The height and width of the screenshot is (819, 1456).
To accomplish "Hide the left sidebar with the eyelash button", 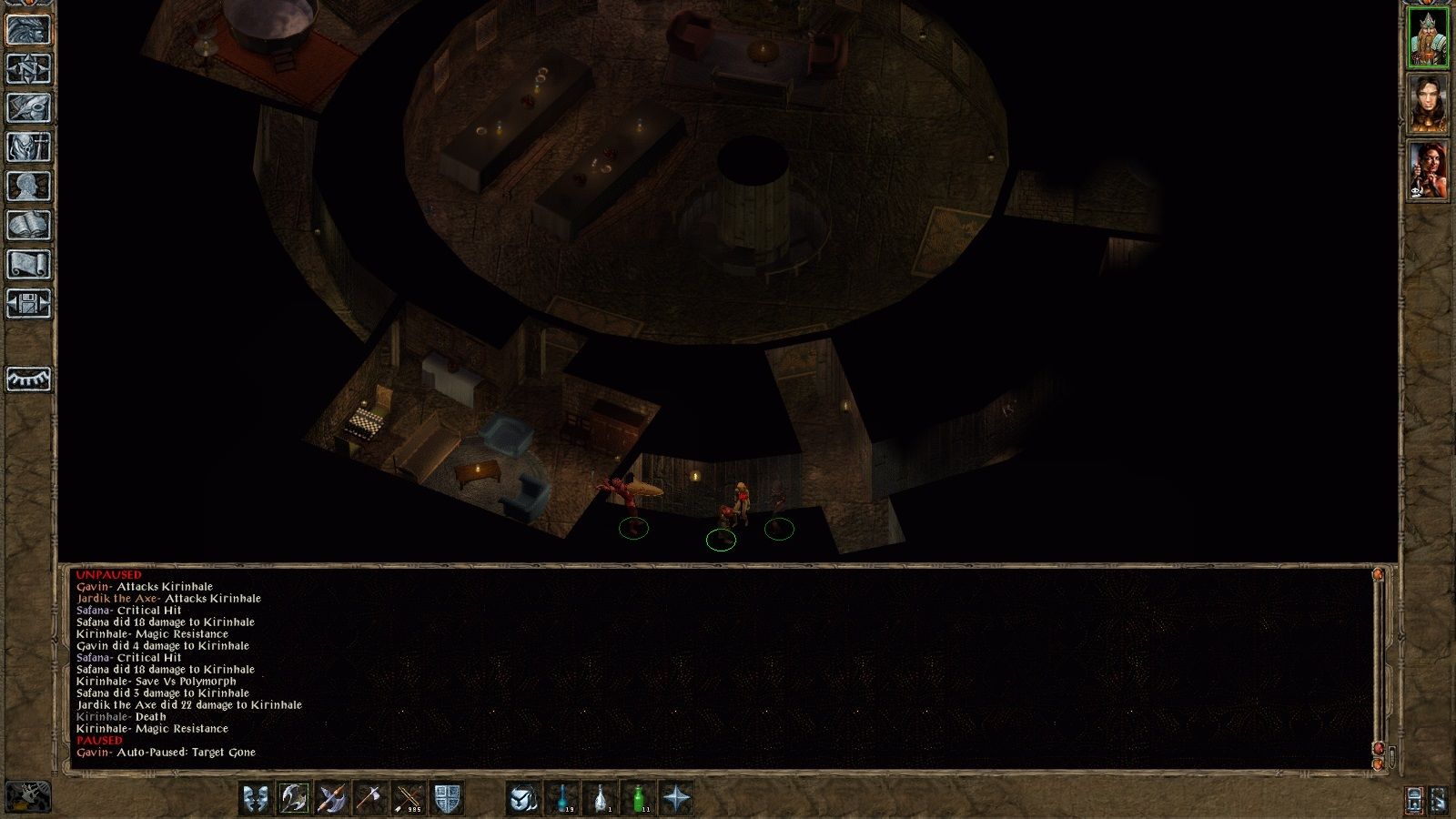I will [x=29, y=379].
